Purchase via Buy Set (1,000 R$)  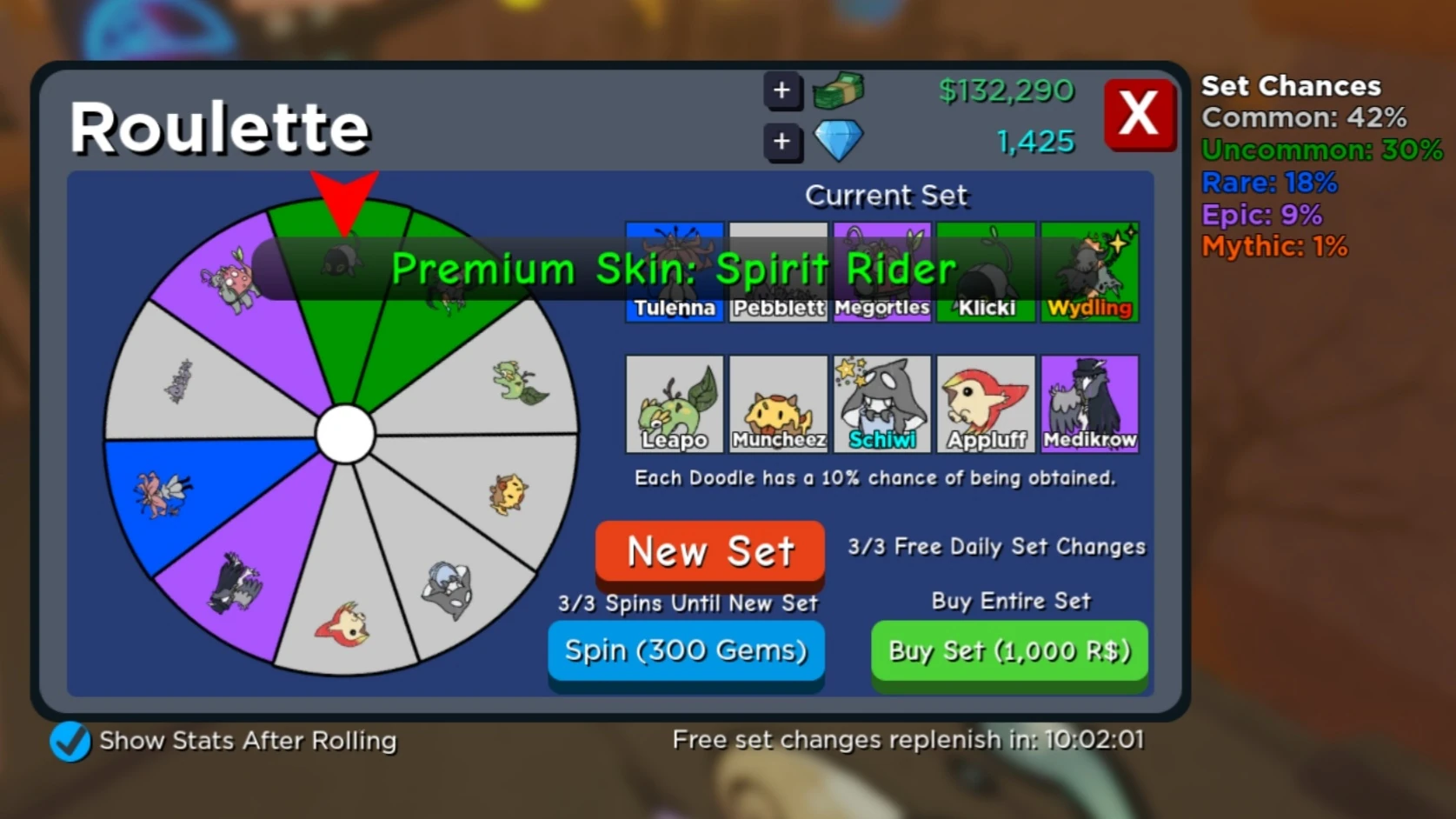coord(1009,651)
